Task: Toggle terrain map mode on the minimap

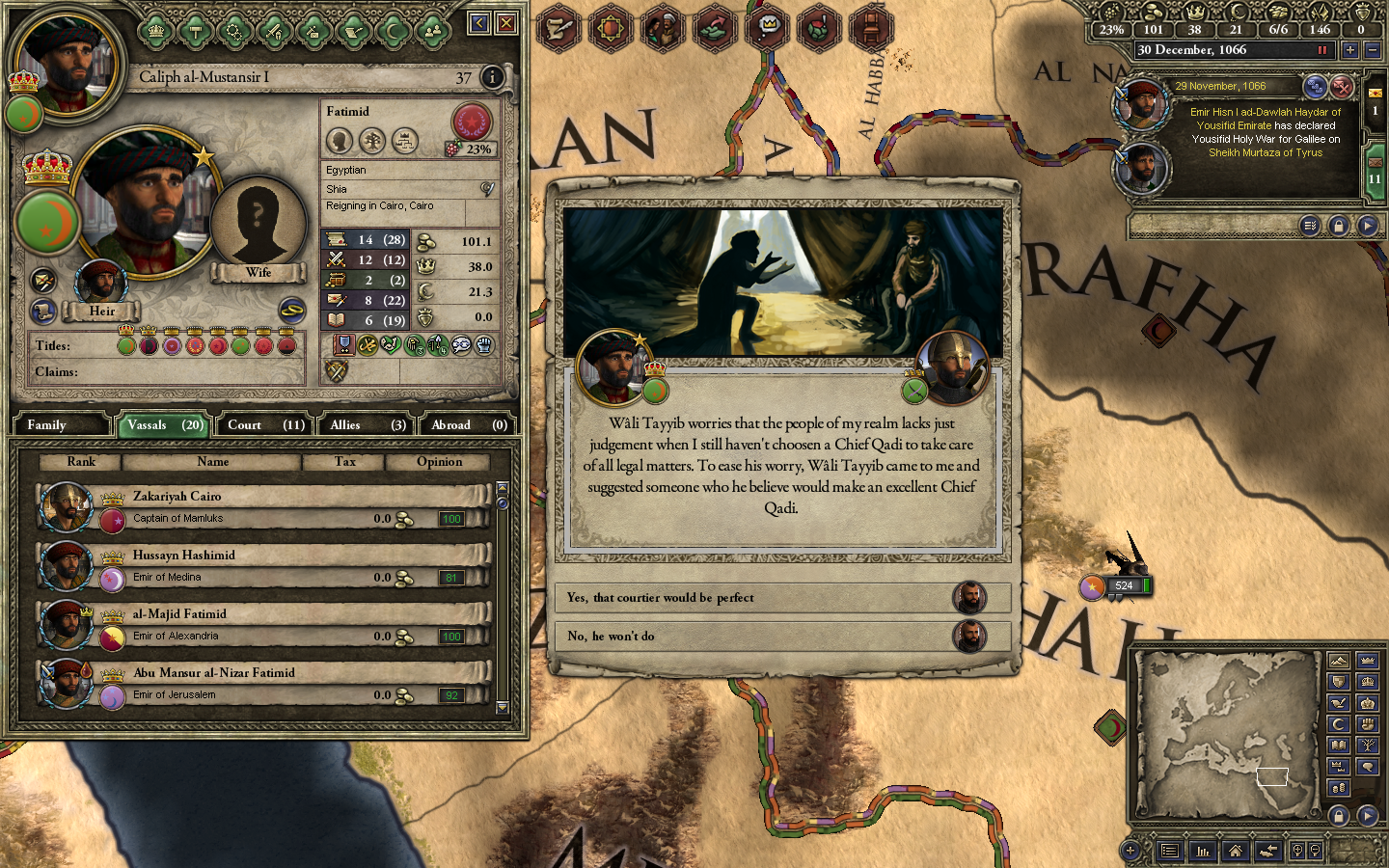Action: coord(1340,662)
